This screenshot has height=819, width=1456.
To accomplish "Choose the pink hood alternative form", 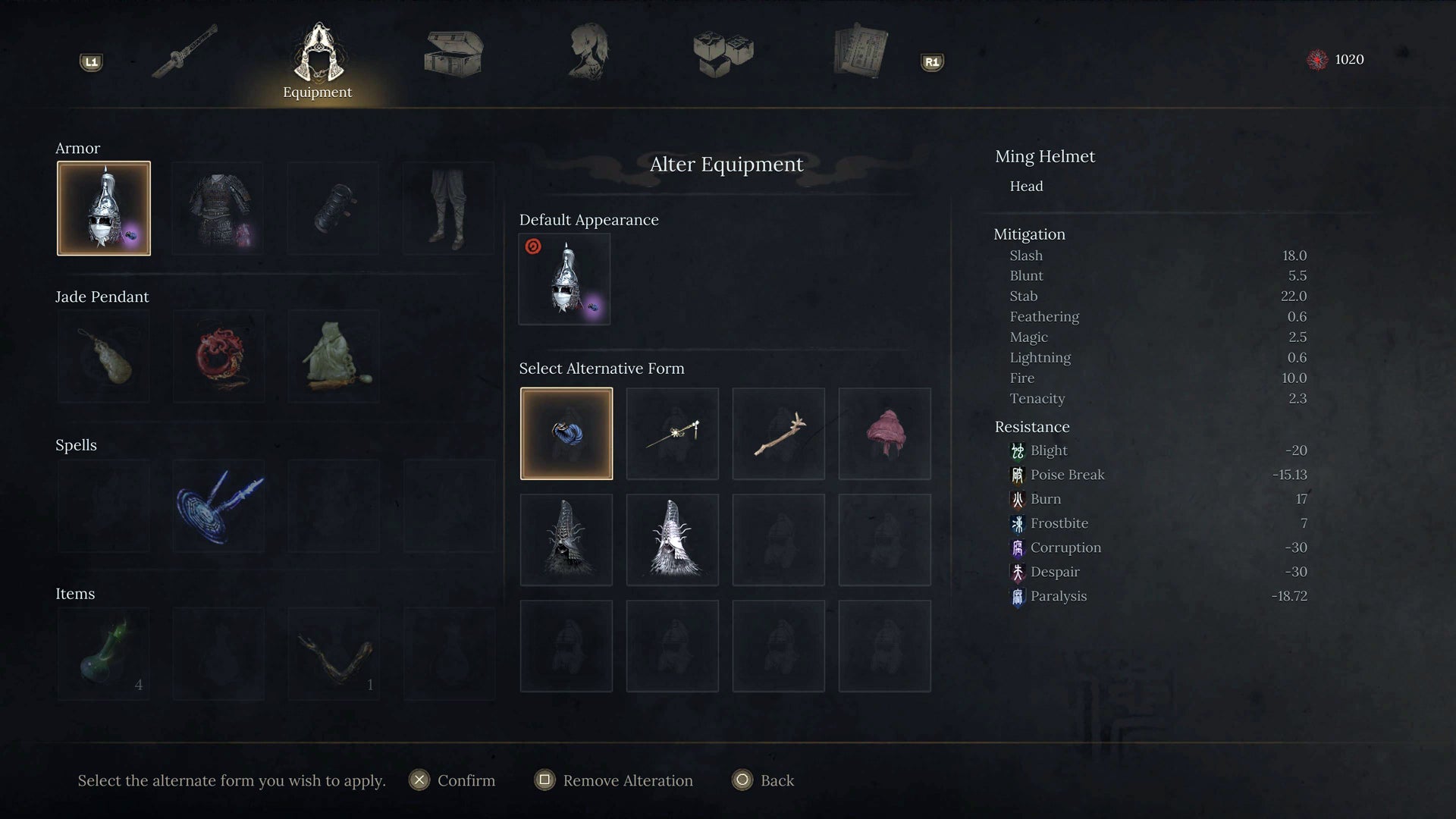I will 885,434.
